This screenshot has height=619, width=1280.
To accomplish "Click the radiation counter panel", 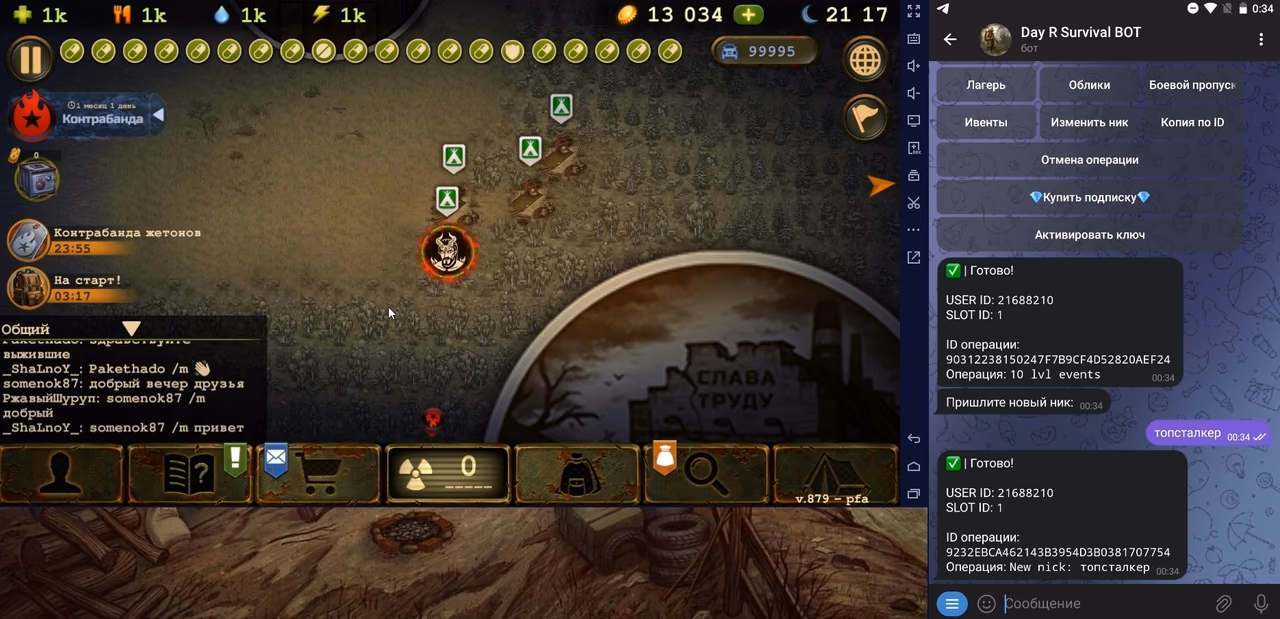I will tap(448, 474).
